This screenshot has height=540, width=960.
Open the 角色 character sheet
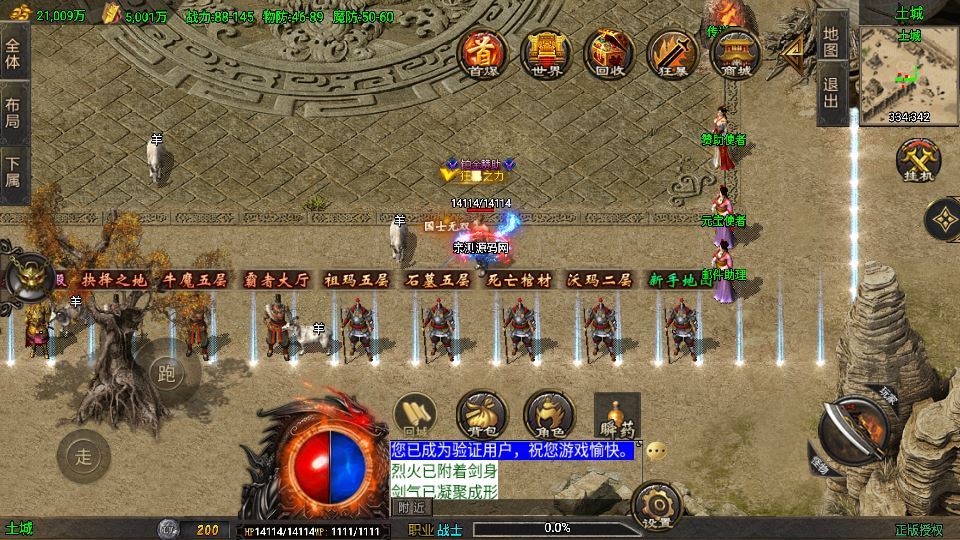tap(548, 414)
